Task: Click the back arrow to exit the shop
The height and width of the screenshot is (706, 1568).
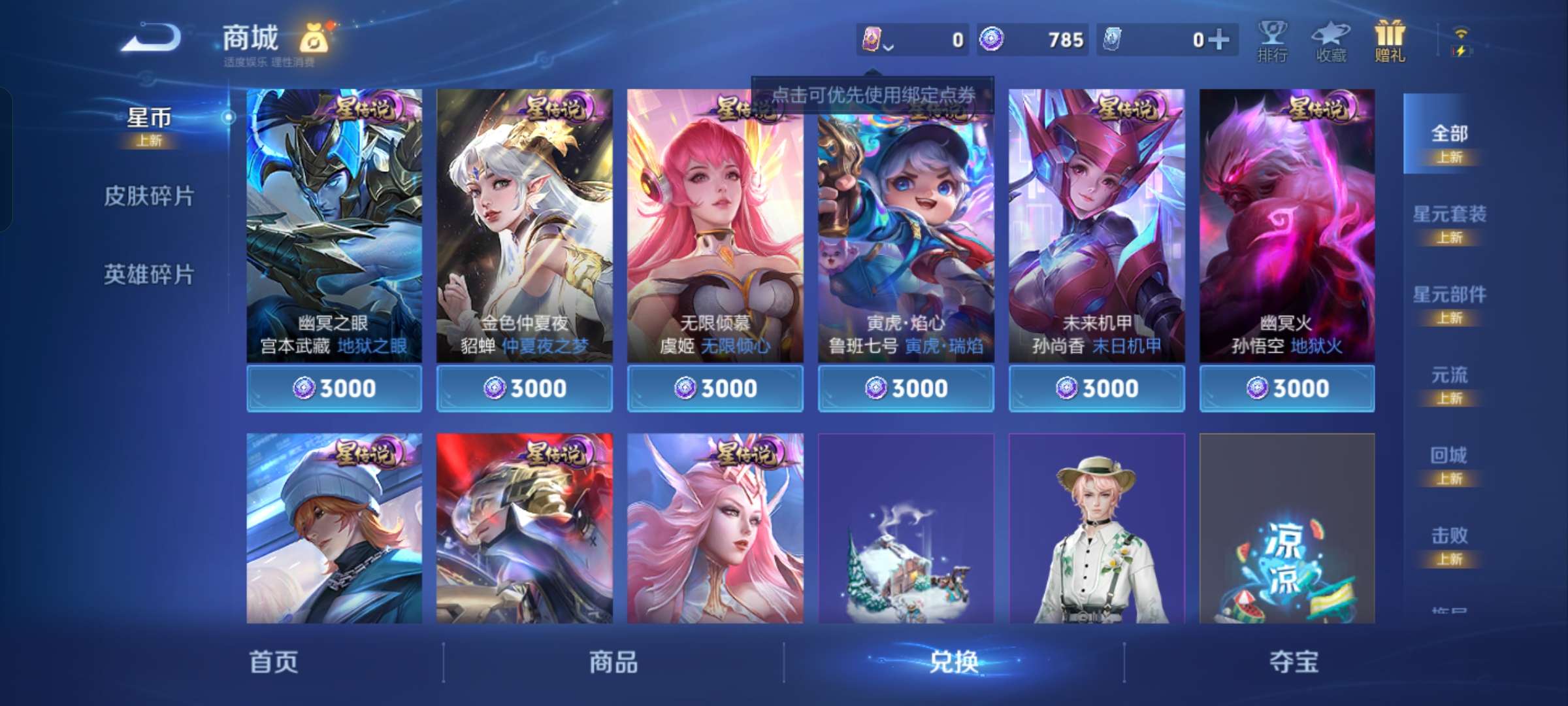Action: click(x=152, y=38)
